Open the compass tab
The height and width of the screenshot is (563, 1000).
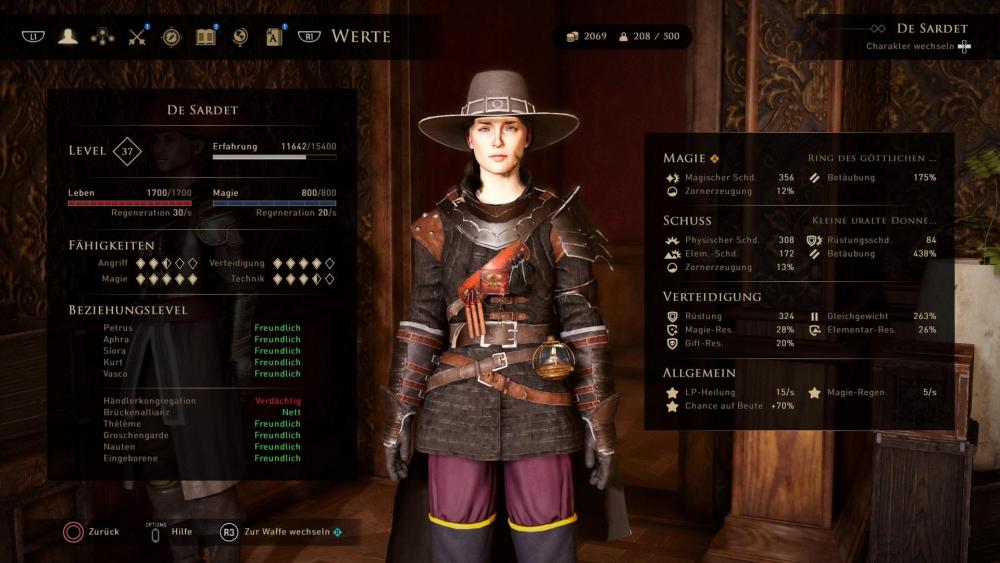pyautogui.click(x=171, y=37)
